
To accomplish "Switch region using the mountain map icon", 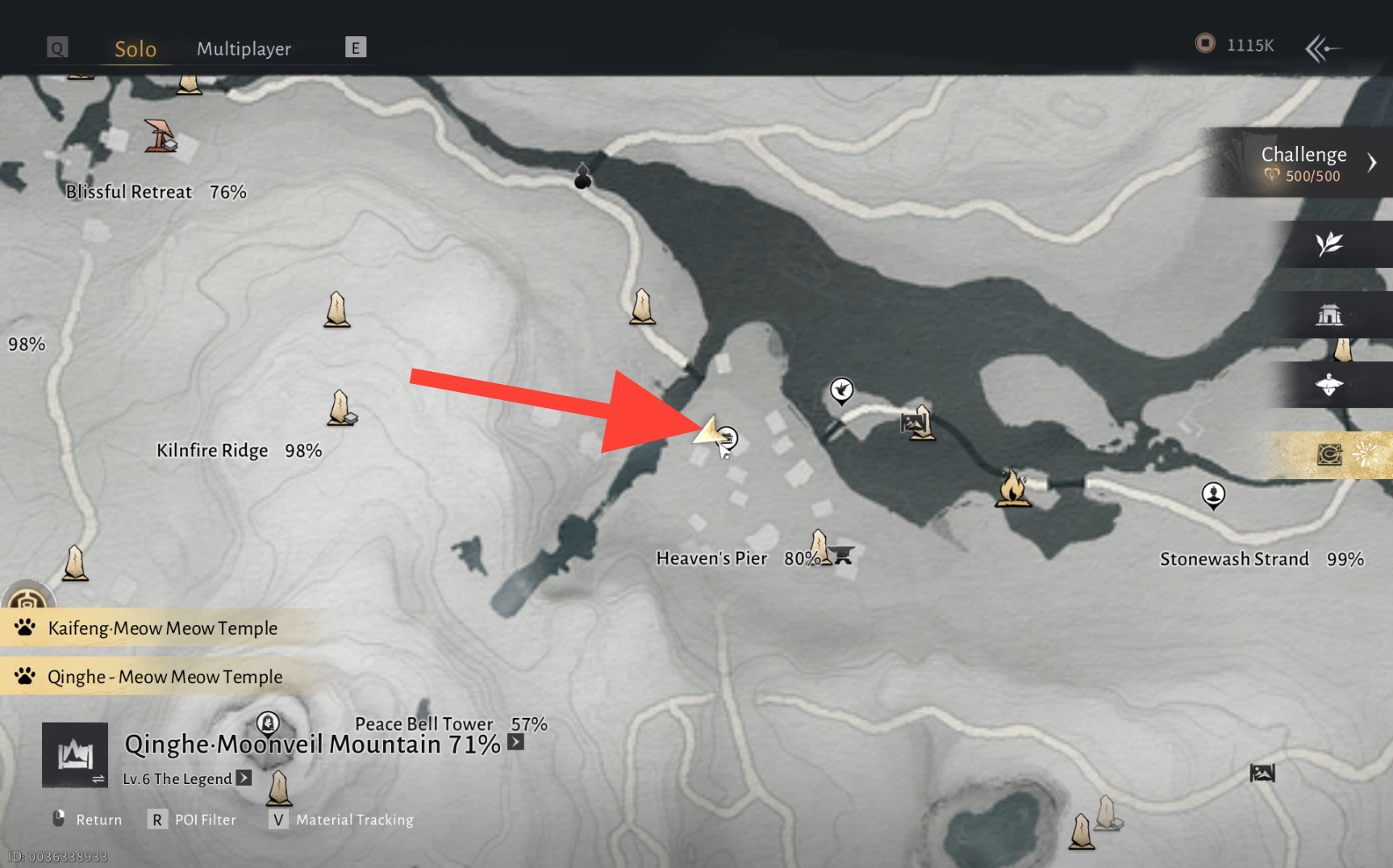I will point(75,755).
